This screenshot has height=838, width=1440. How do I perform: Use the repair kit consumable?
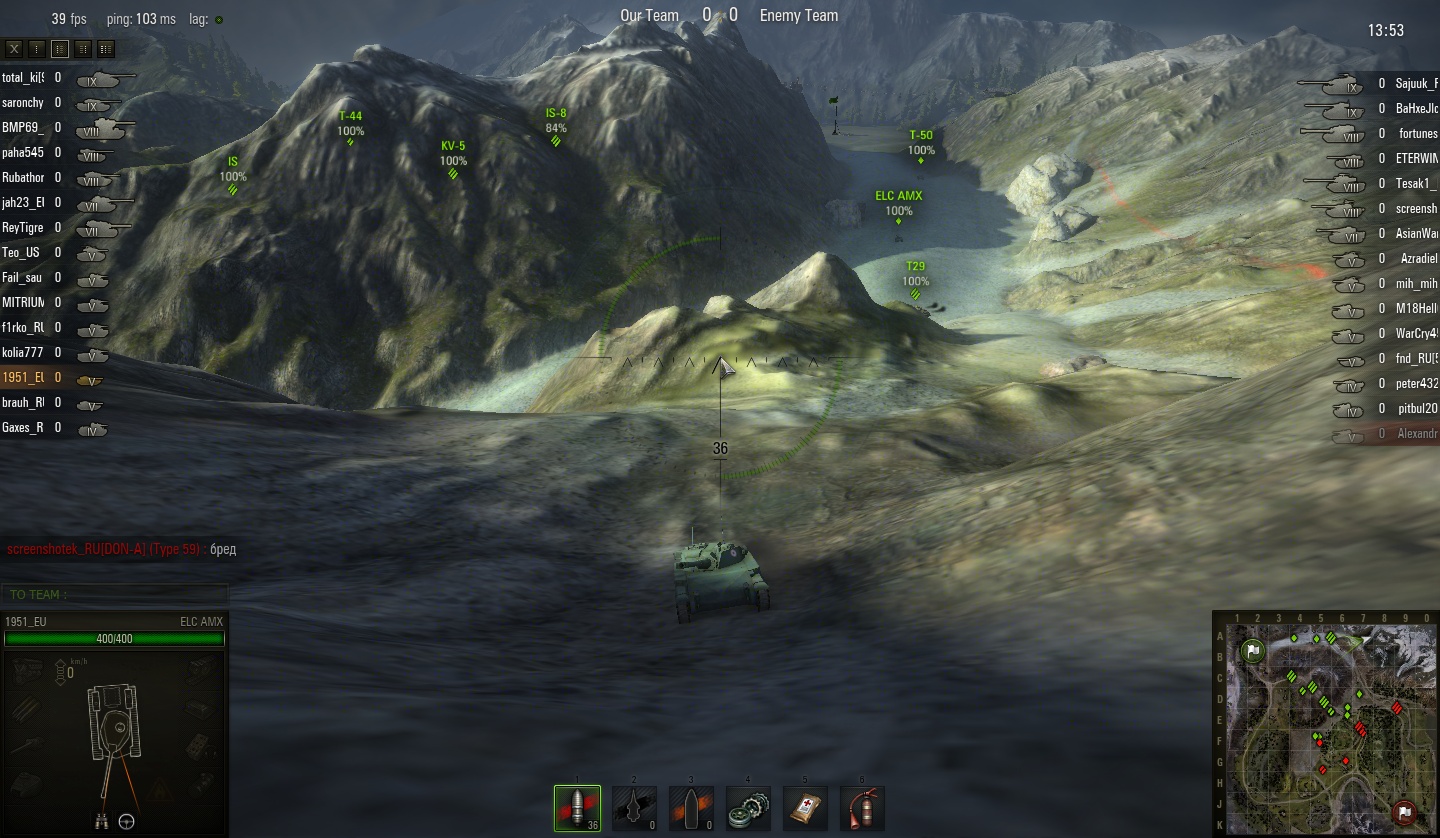[748, 808]
